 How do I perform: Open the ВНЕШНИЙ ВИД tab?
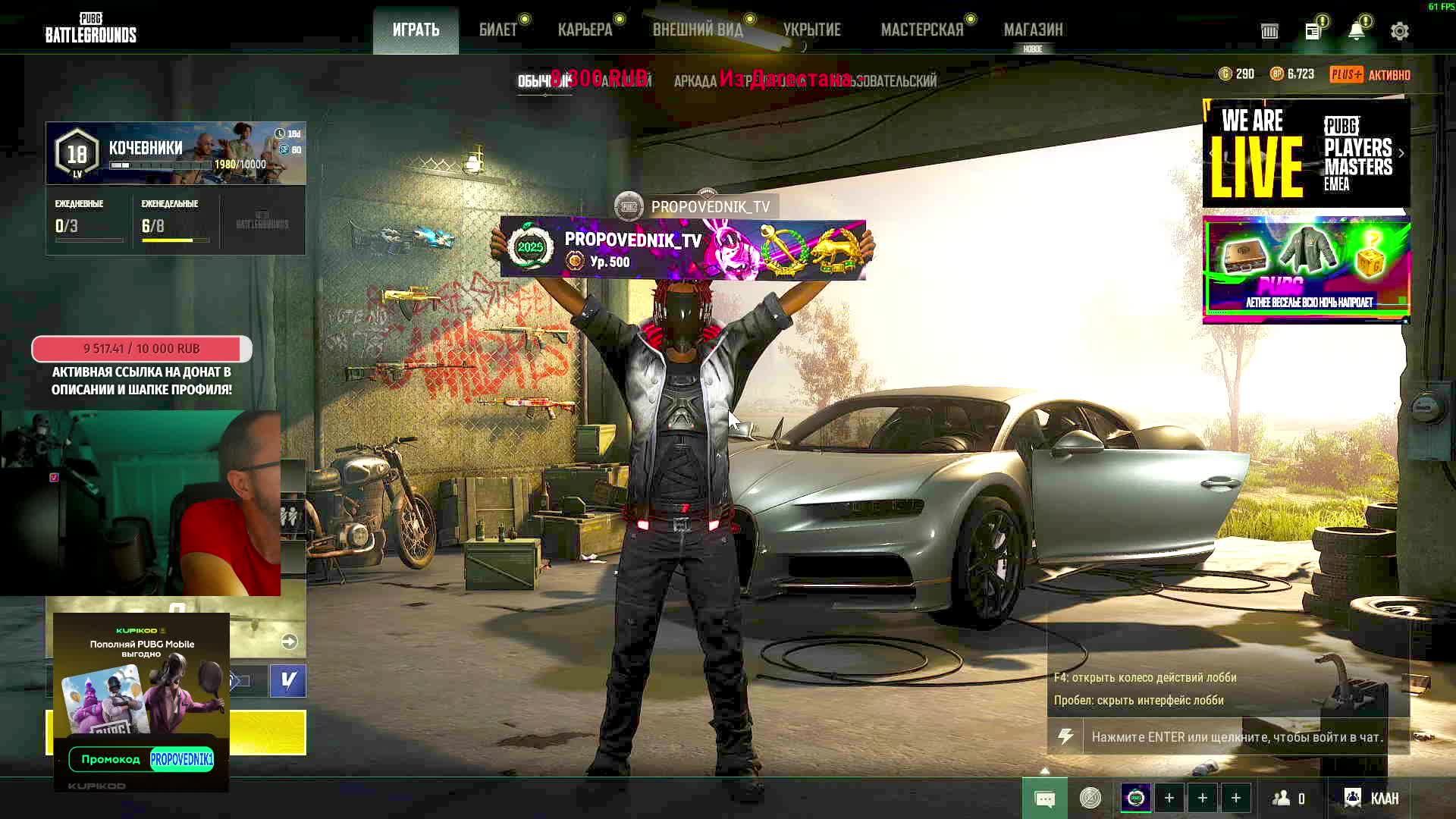(x=698, y=30)
